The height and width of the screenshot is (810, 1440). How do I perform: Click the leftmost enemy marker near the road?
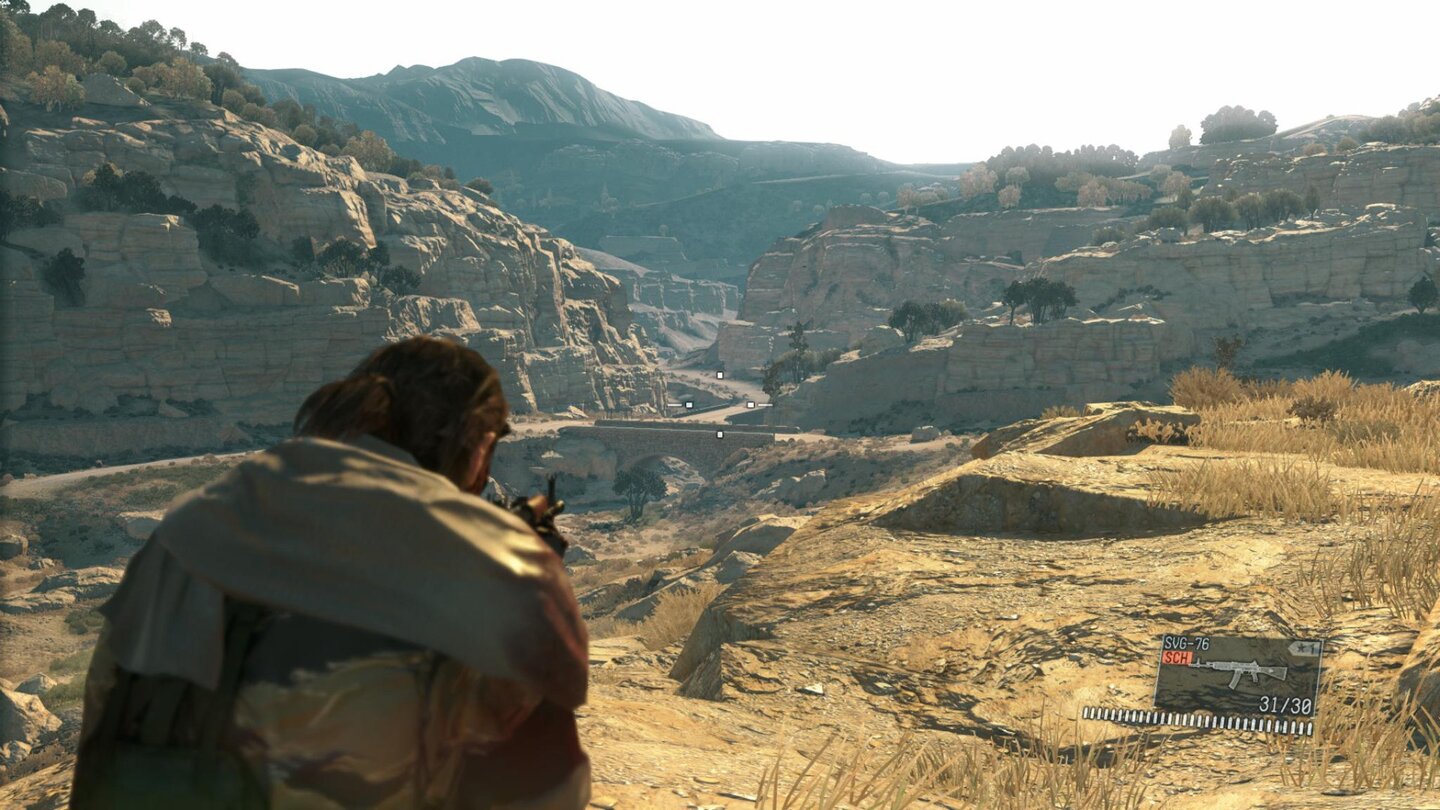[690, 405]
